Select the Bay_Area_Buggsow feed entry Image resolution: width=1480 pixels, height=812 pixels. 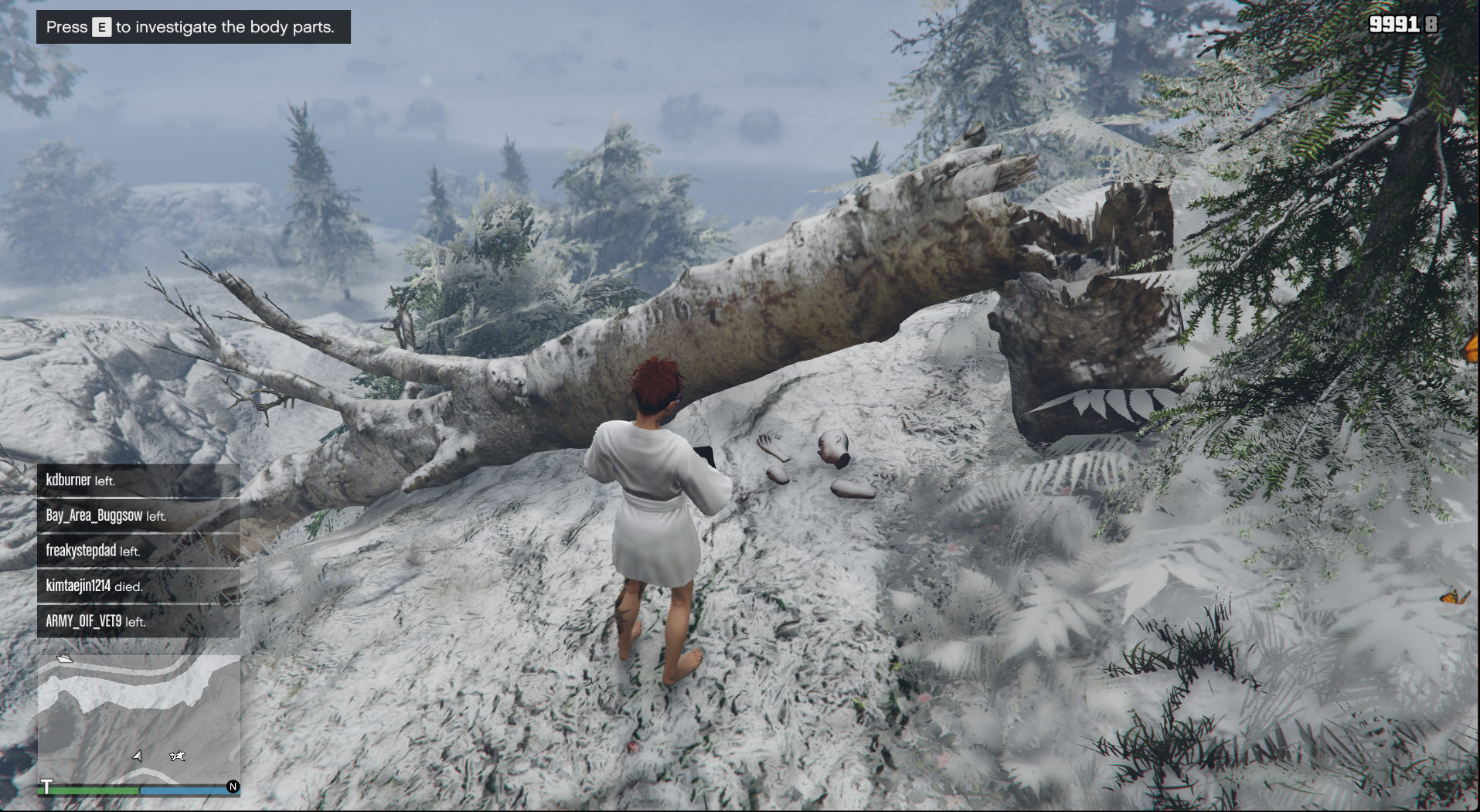pos(138,516)
